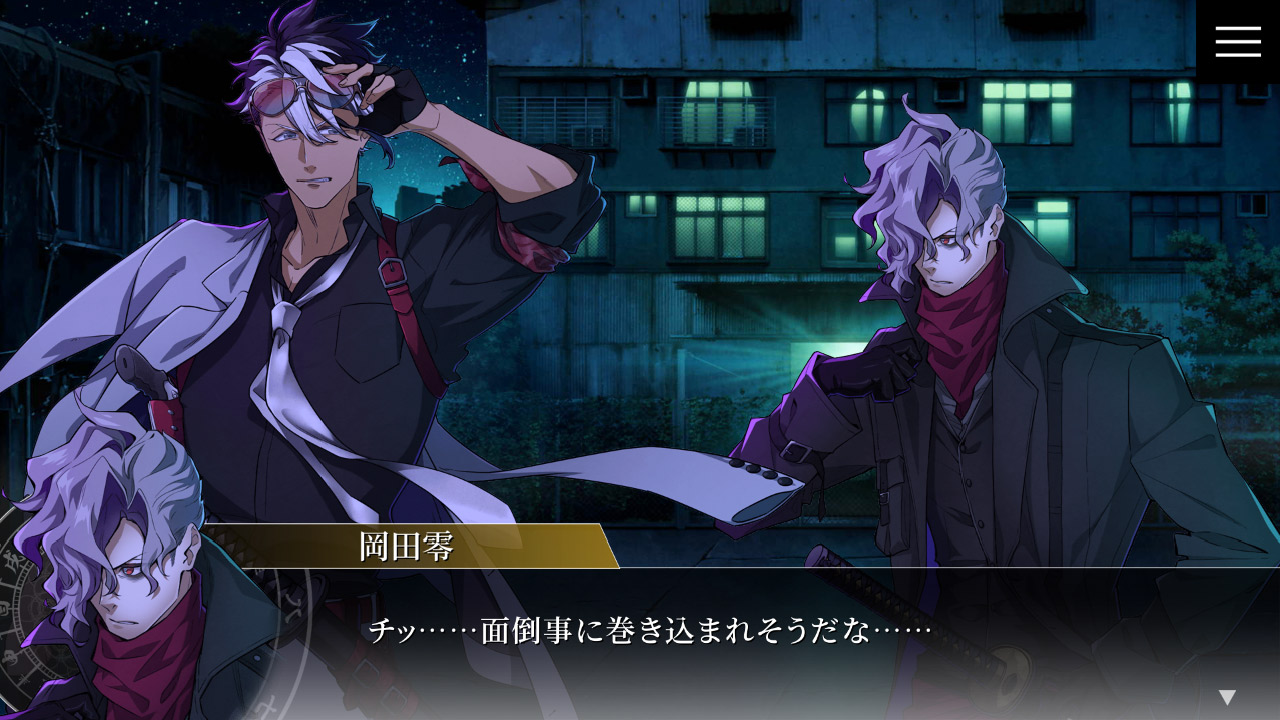Viewport: 1280px width, 720px height.
Task: Open the hamburger menu
Action: coord(1238,41)
